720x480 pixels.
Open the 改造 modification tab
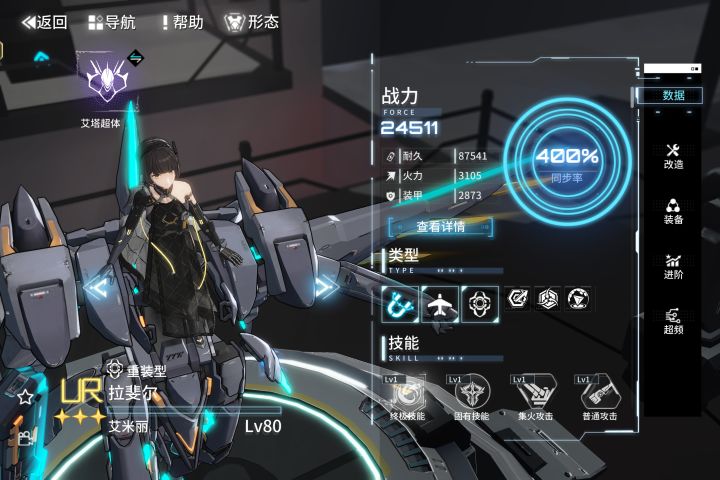[x=673, y=156]
